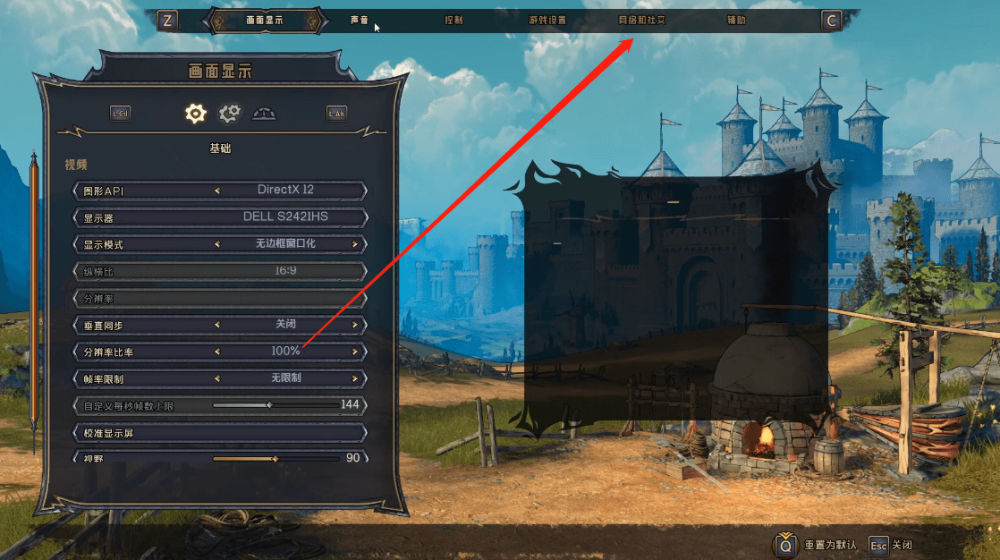Select the 画面显示 (Display) tab

pos(265,20)
